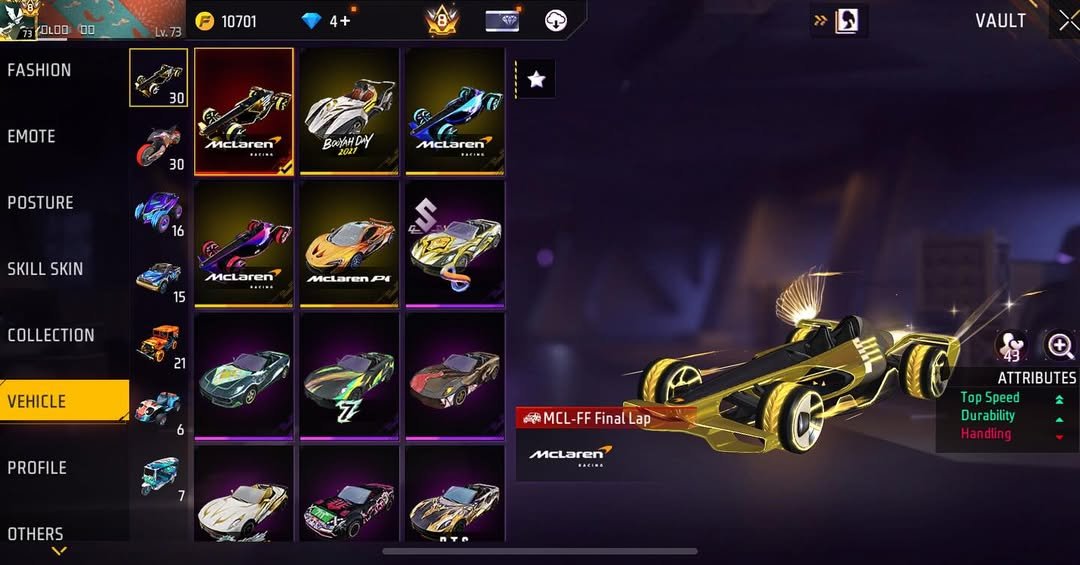Select the motorcycle vehicle type
Image resolution: width=1080 pixels, height=565 pixels.
tap(158, 145)
